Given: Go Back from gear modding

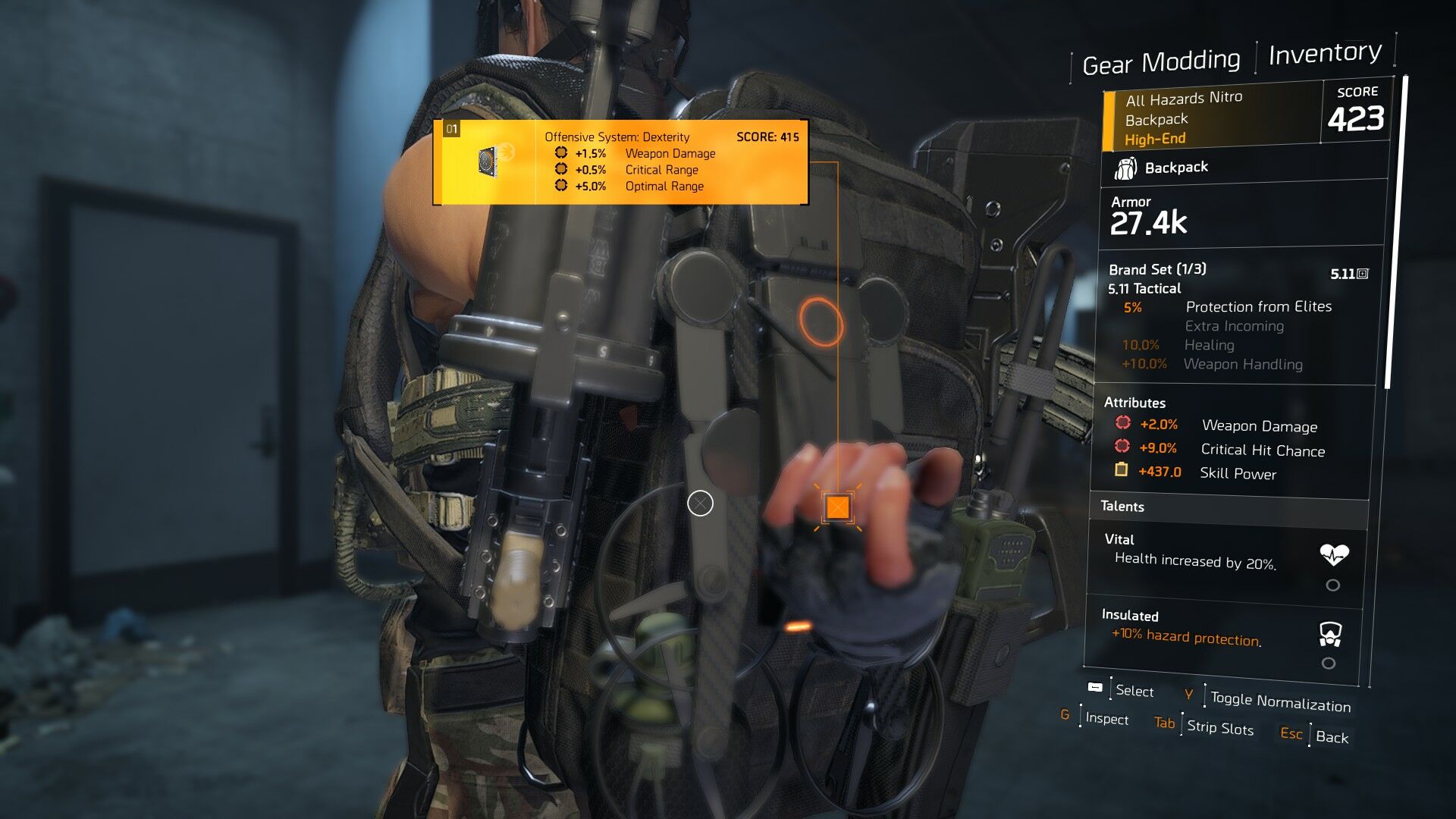Looking at the screenshot, I should (x=1331, y=737).
